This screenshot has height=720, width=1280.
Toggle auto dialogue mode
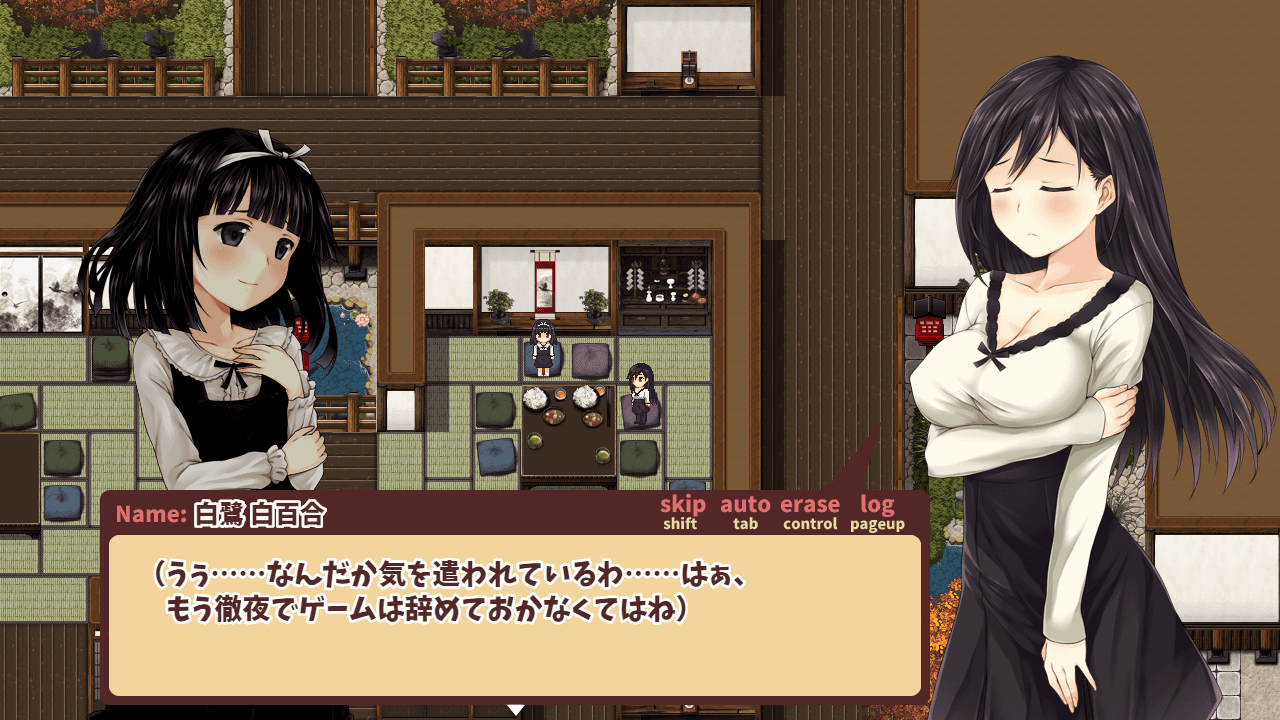click(745, 506)
